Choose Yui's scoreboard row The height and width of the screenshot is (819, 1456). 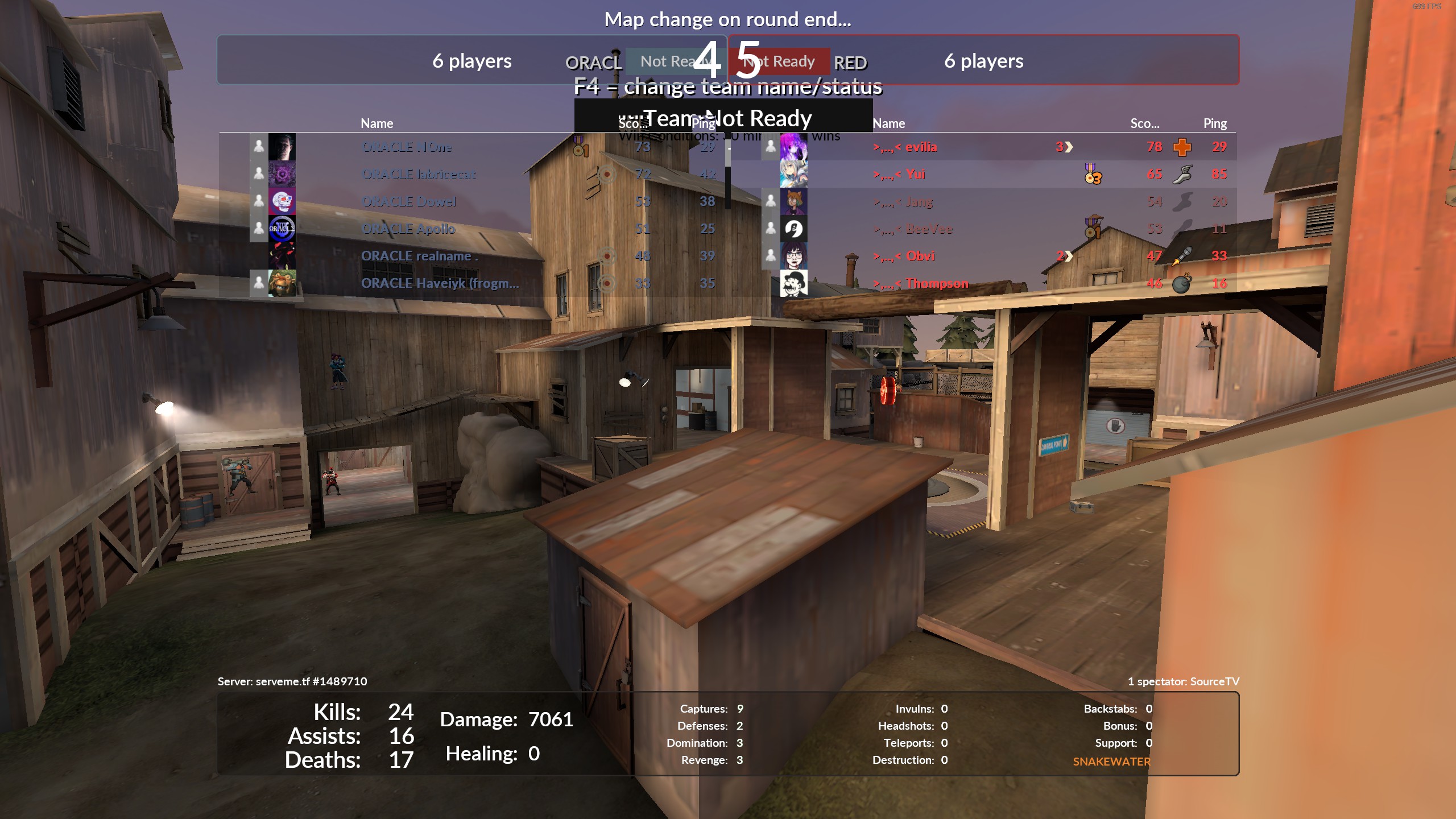[x=915, y=174]
